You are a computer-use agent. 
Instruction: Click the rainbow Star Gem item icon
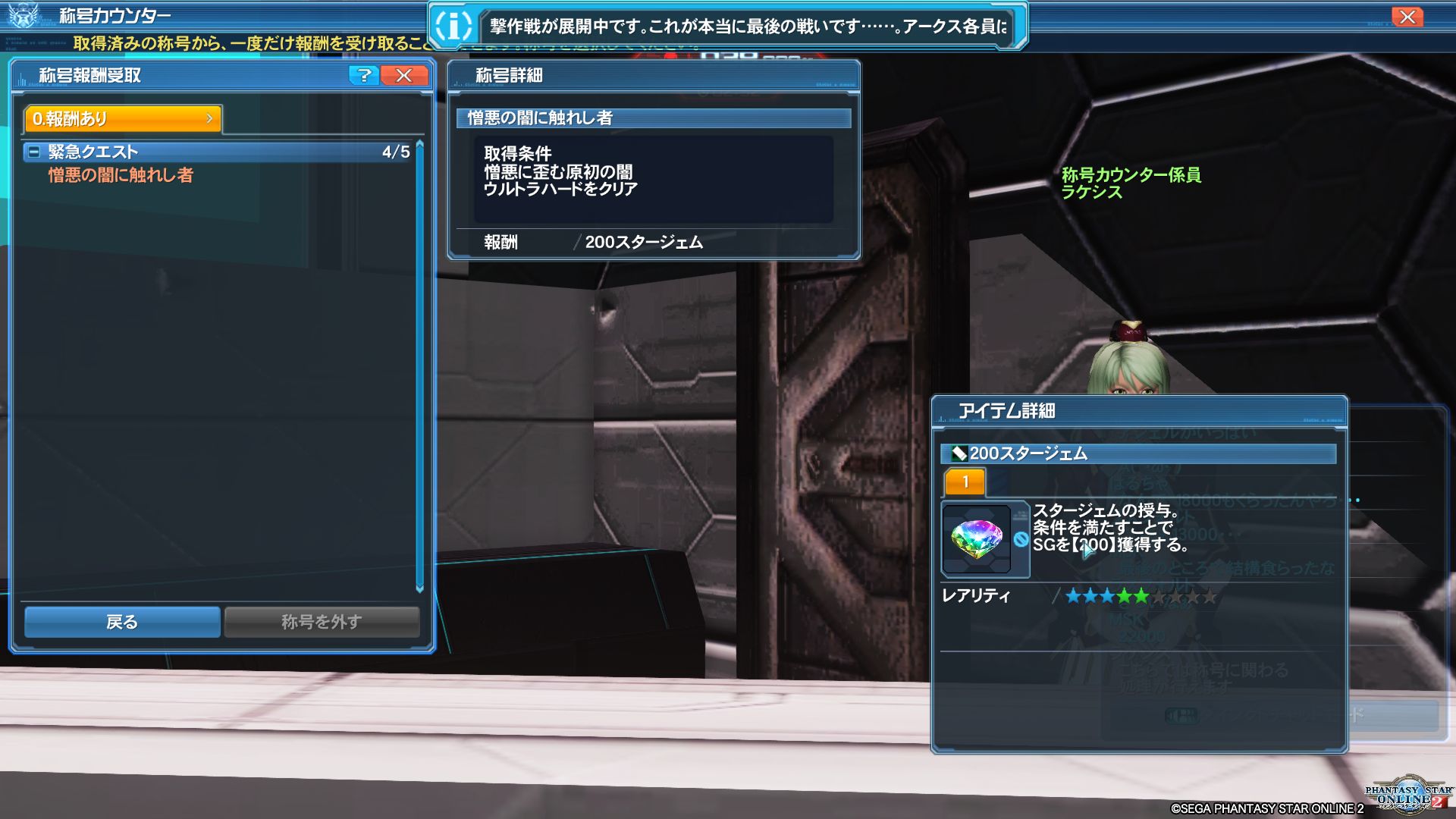(976, 539)
